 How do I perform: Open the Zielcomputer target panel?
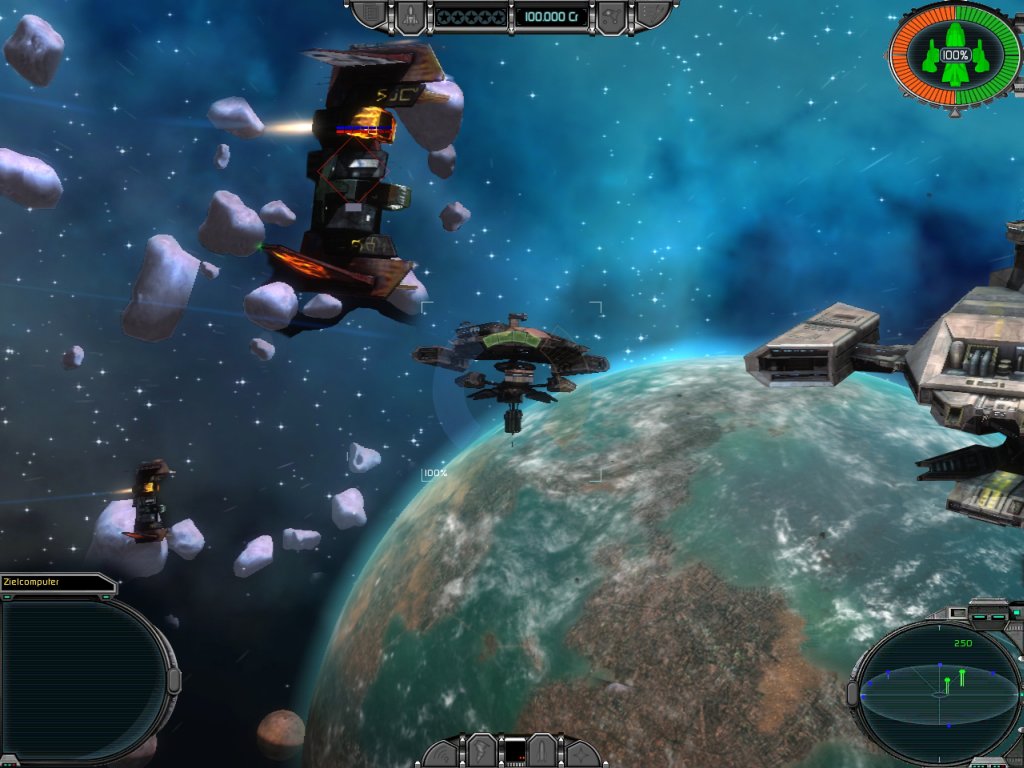[82, 675]
